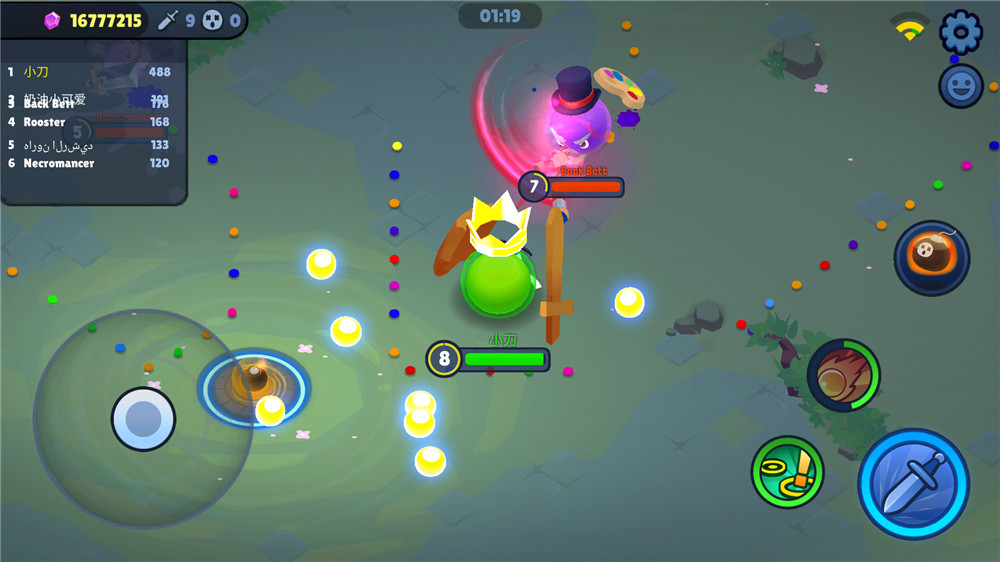
Task: Click the virtual joystick knob
Action: click(143, 418)
